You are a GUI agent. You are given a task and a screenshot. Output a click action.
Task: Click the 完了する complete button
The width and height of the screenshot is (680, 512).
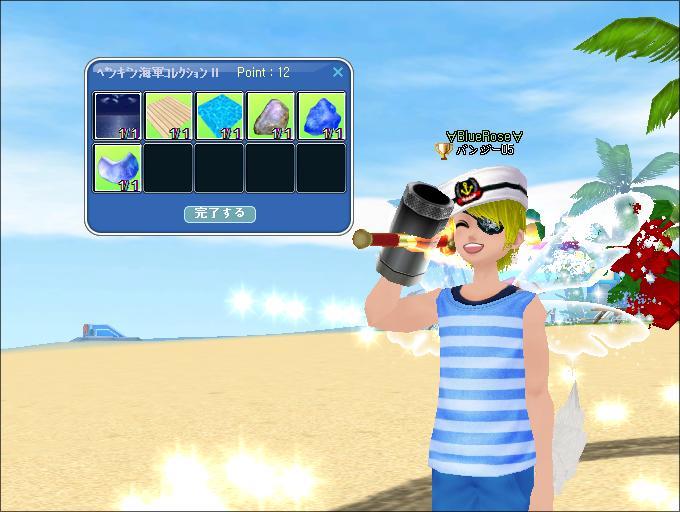220,213
